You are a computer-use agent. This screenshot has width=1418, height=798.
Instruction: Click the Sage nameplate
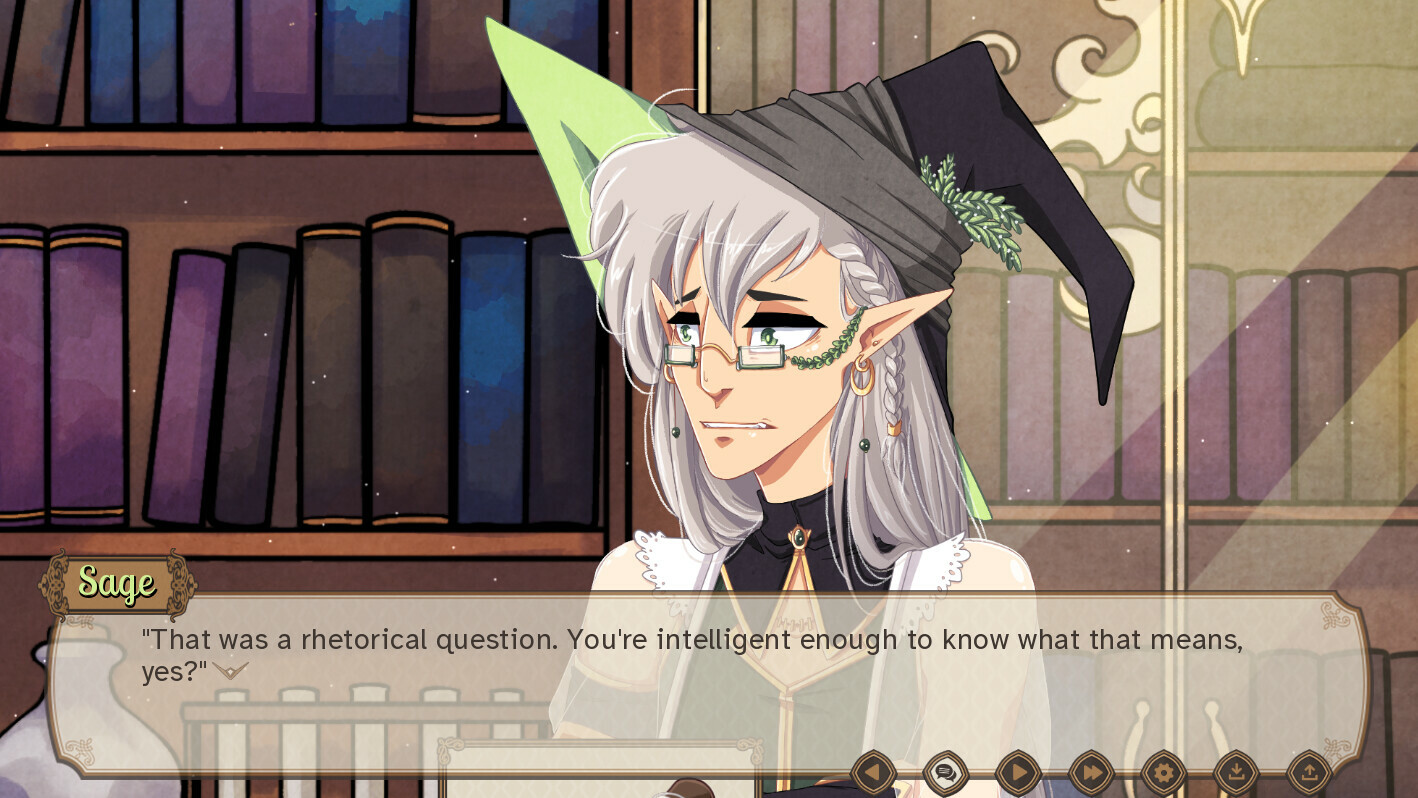coord(117,584)
